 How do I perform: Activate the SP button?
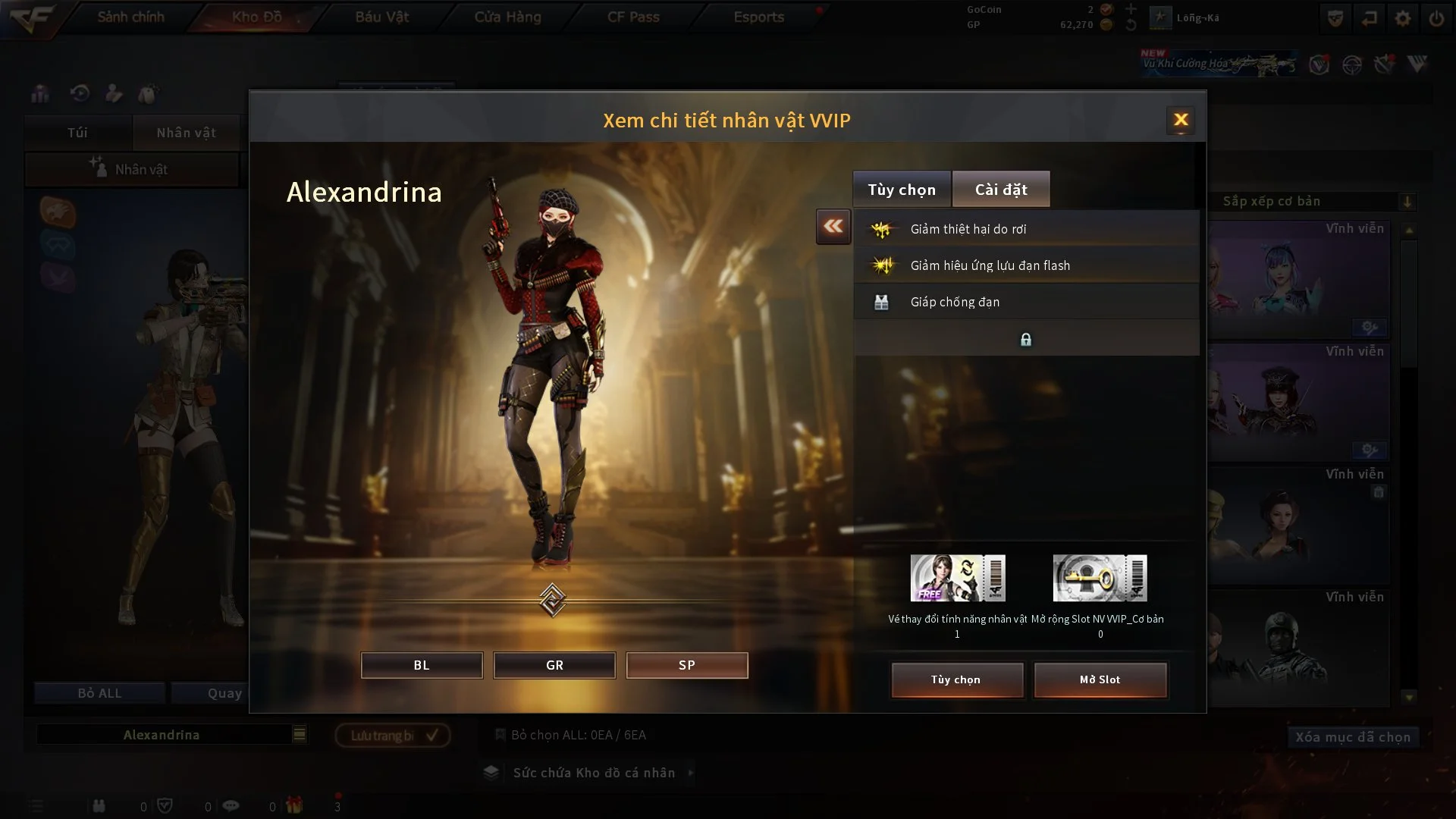pos(686,665)
